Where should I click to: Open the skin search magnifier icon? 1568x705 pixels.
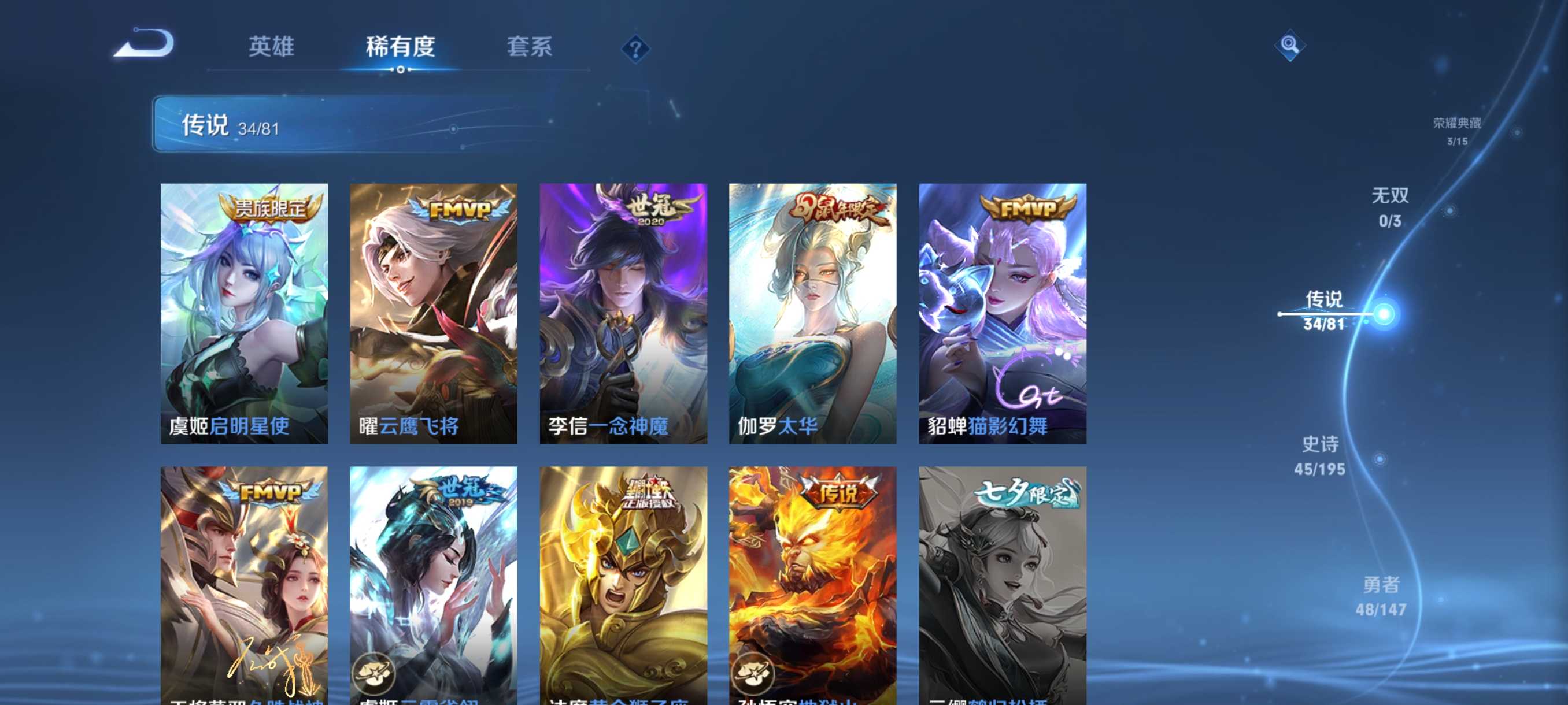[1289, 44]
